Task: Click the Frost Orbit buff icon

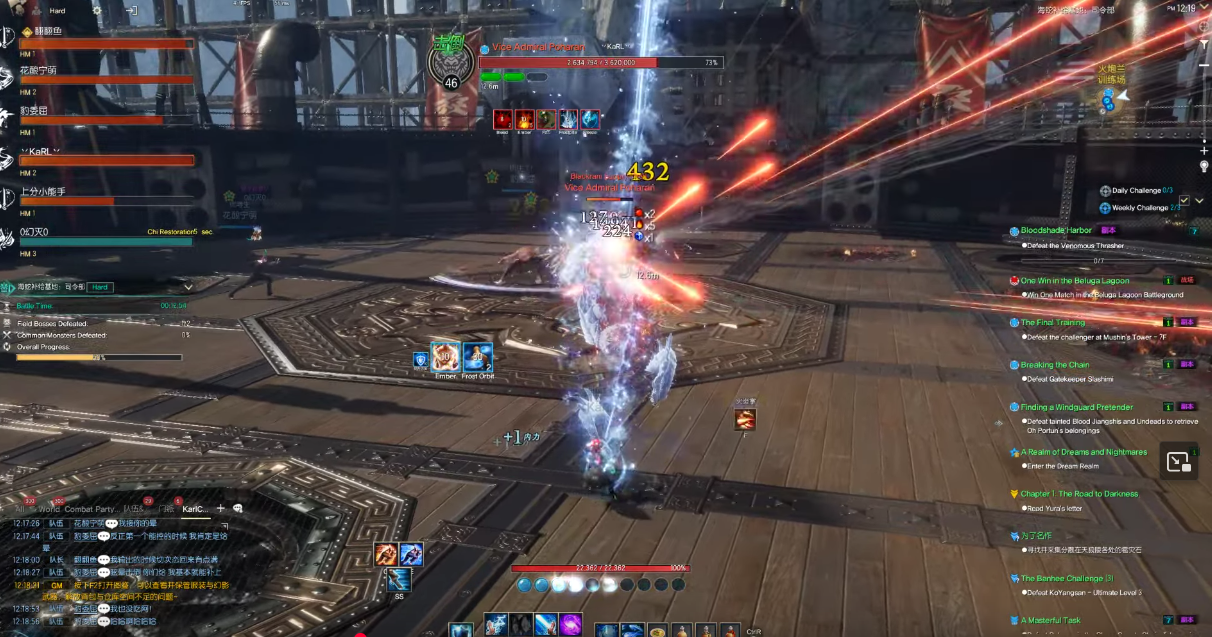Action: pos(477,357)
